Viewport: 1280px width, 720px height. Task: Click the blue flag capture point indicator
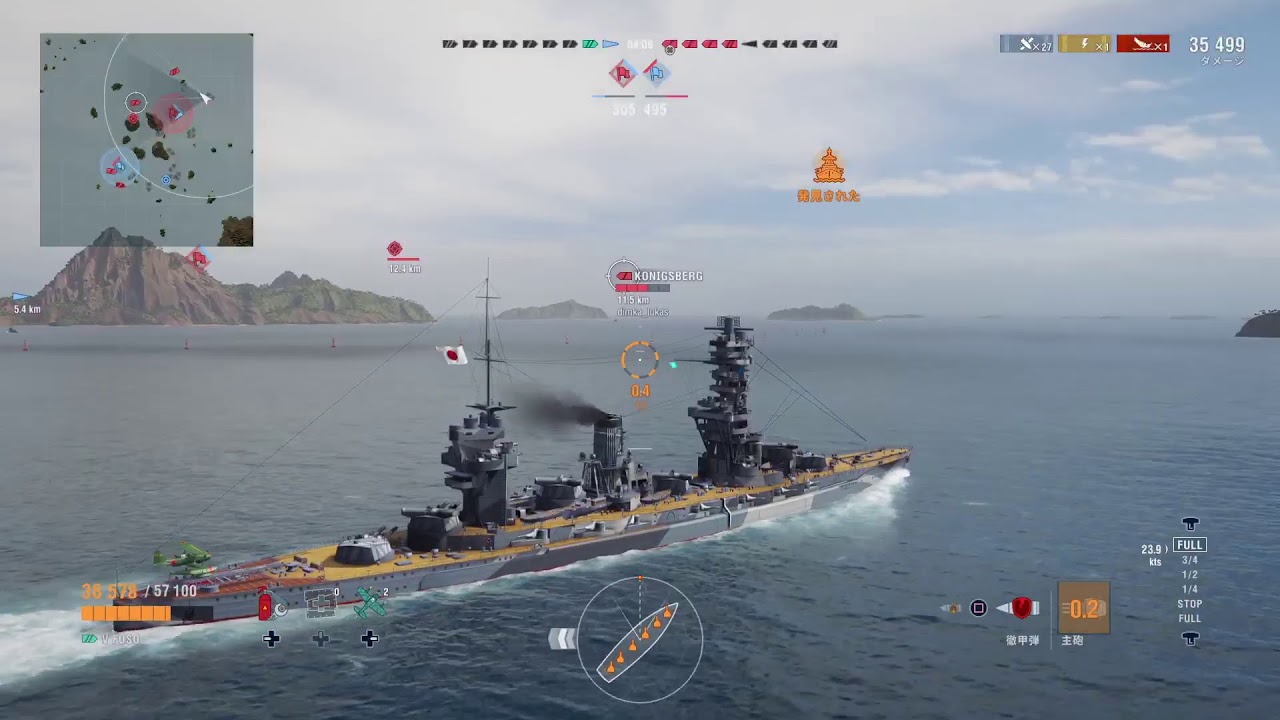656,72
